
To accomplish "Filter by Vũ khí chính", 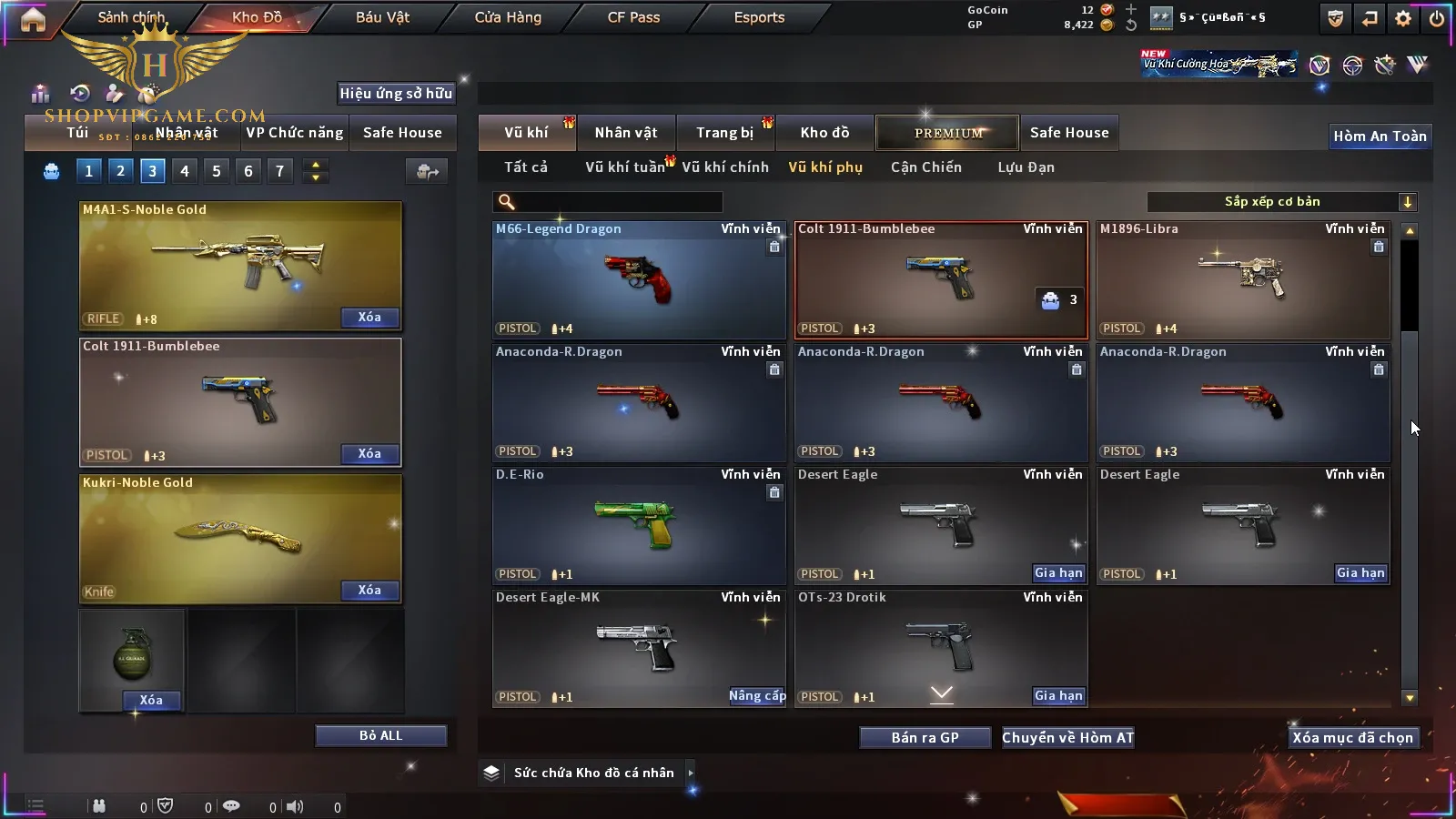I will point(724,167).
